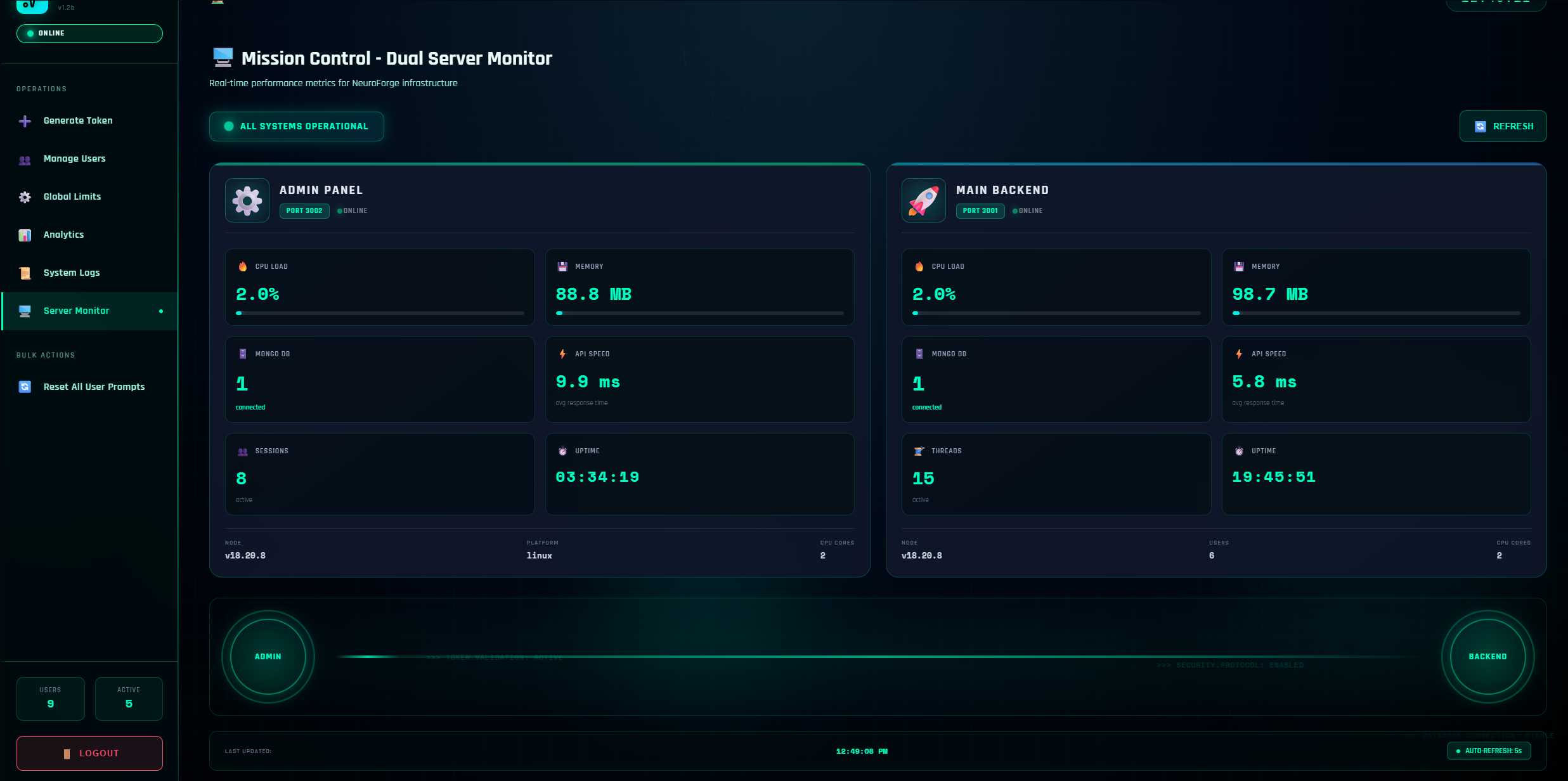This screenshot has height=781, width=1568.
Task: Toggle AUTO-REFRESH 5s setting
Action: pyautogui.click(x=1489, y=751)
